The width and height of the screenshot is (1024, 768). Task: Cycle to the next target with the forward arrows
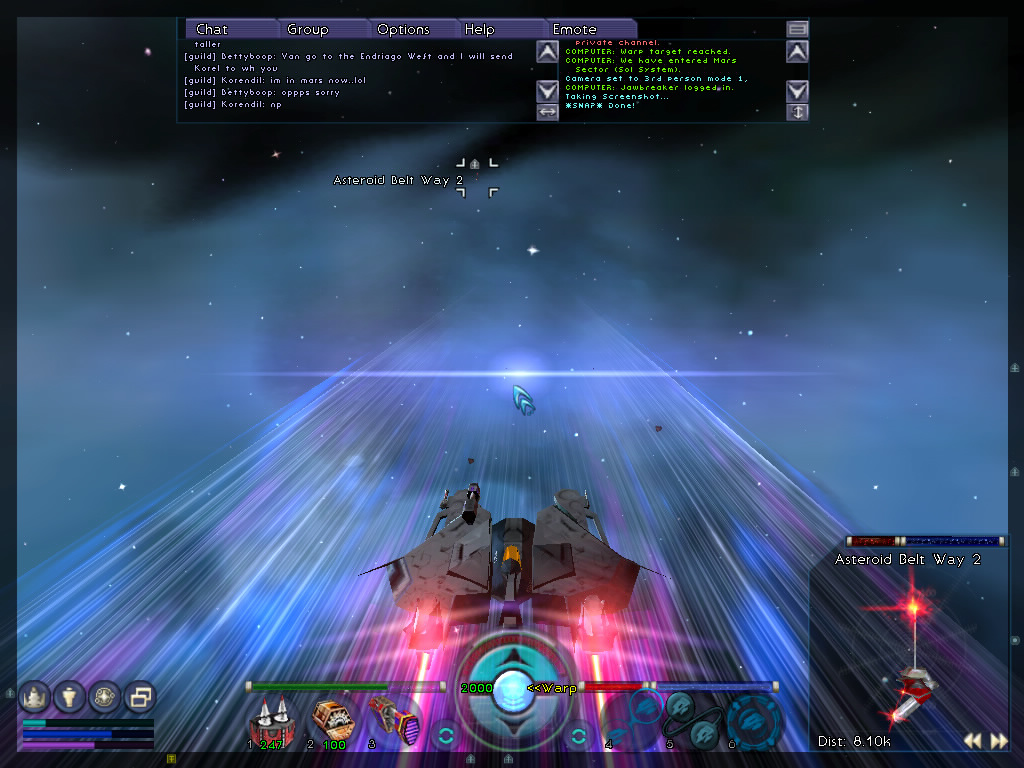(998, 741)
